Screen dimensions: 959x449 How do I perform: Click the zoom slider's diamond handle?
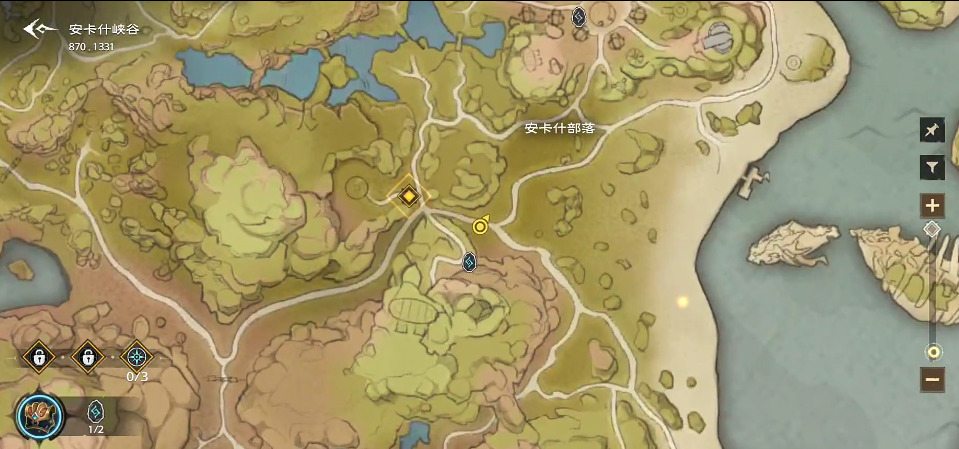[932, 229]
